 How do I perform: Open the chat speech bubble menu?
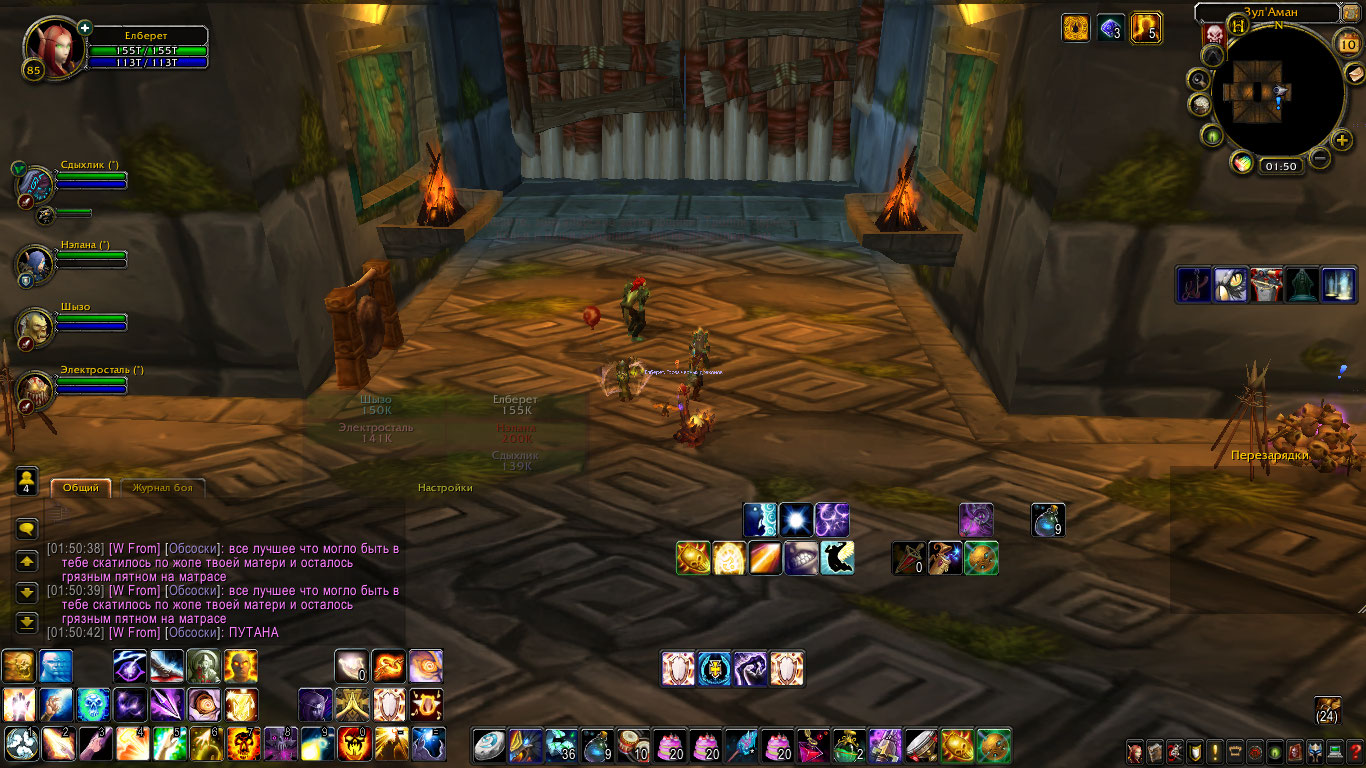(x=27, y=529)
